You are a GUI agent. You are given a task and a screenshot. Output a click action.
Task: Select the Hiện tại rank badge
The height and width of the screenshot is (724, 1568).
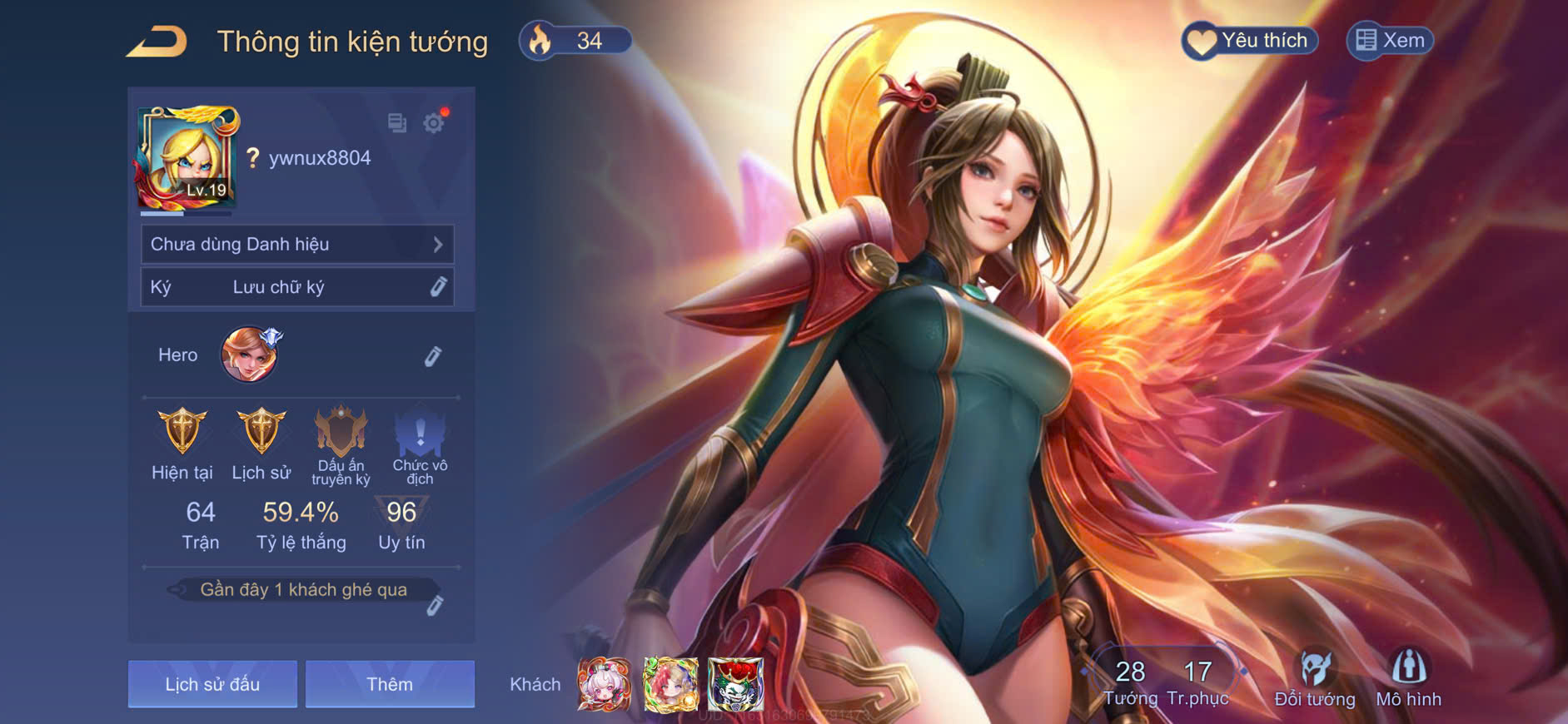click(182, 433)
